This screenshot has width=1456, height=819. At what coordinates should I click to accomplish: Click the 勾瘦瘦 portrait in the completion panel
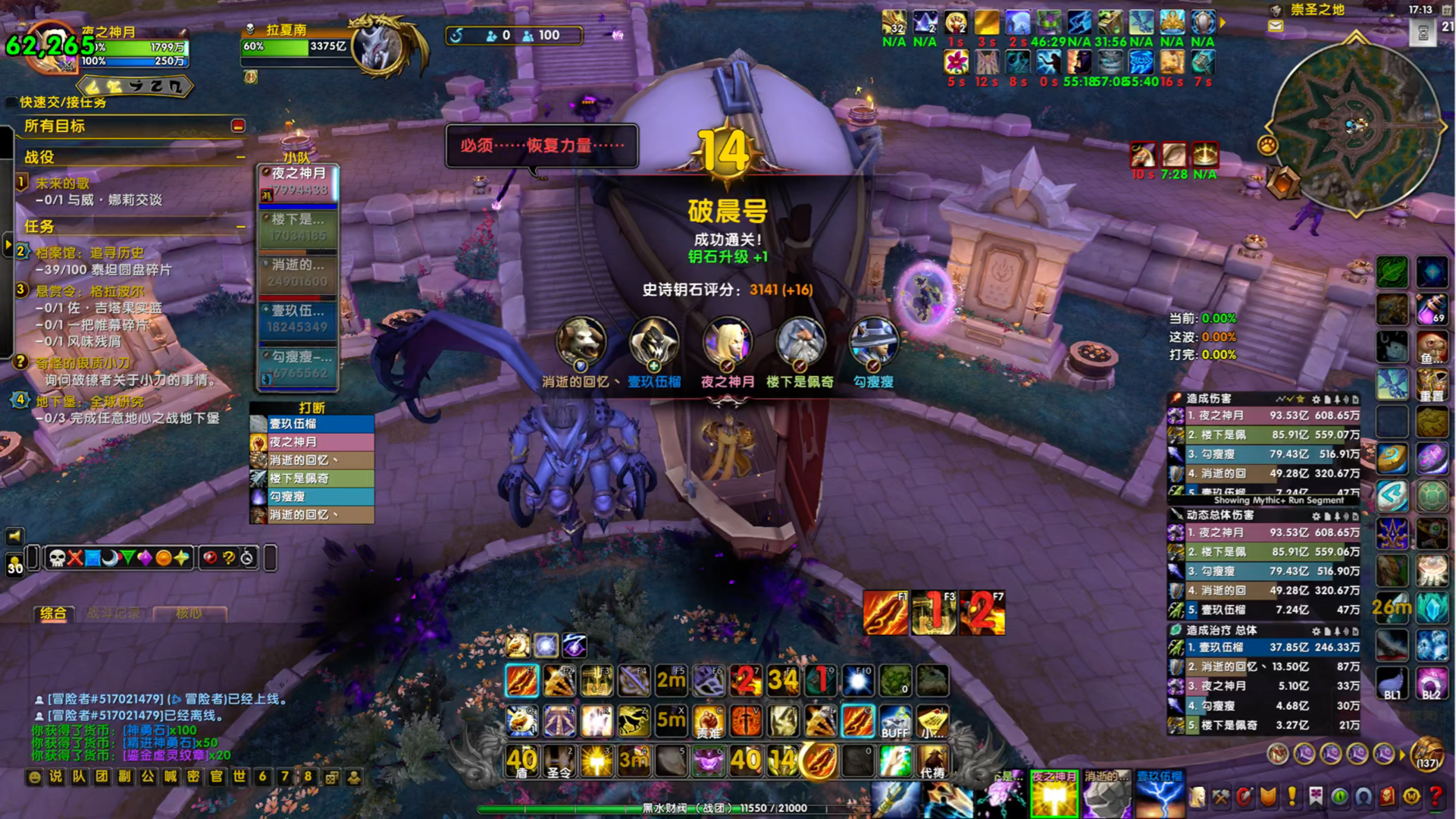click(x=873, y=343)
